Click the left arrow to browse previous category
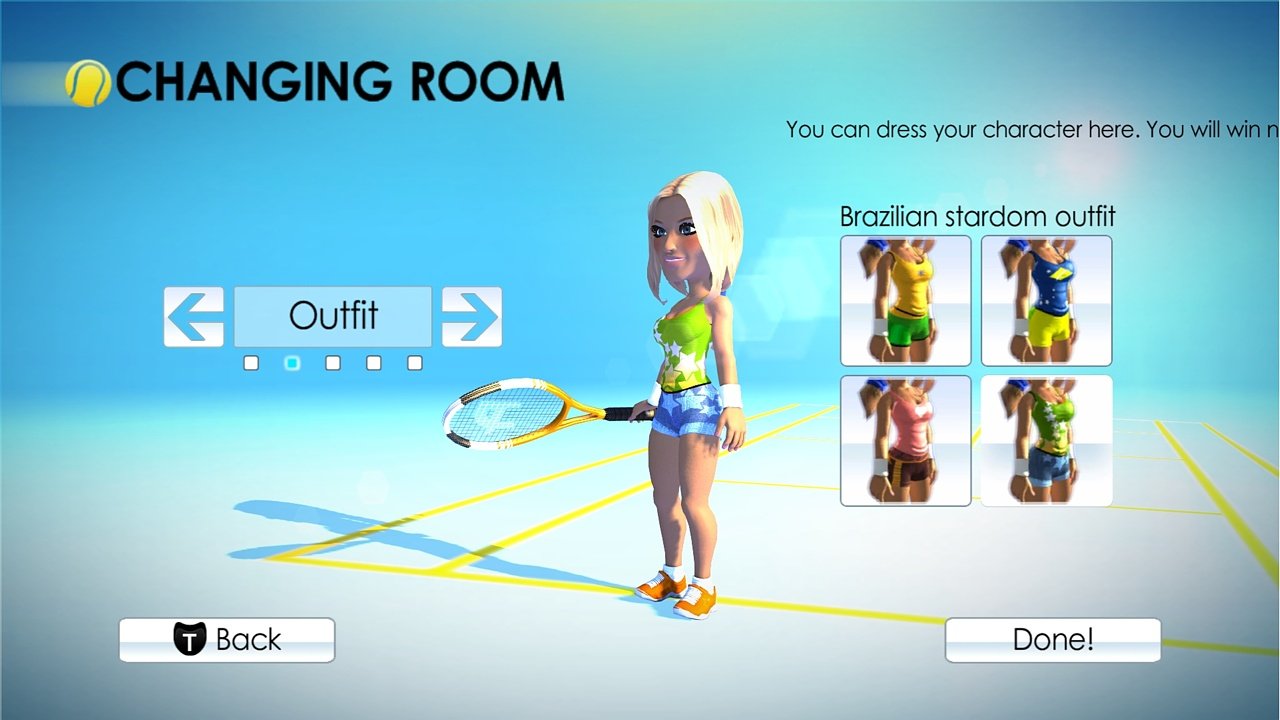Viewport: 1280px width, 720px height. pos(193,316)
